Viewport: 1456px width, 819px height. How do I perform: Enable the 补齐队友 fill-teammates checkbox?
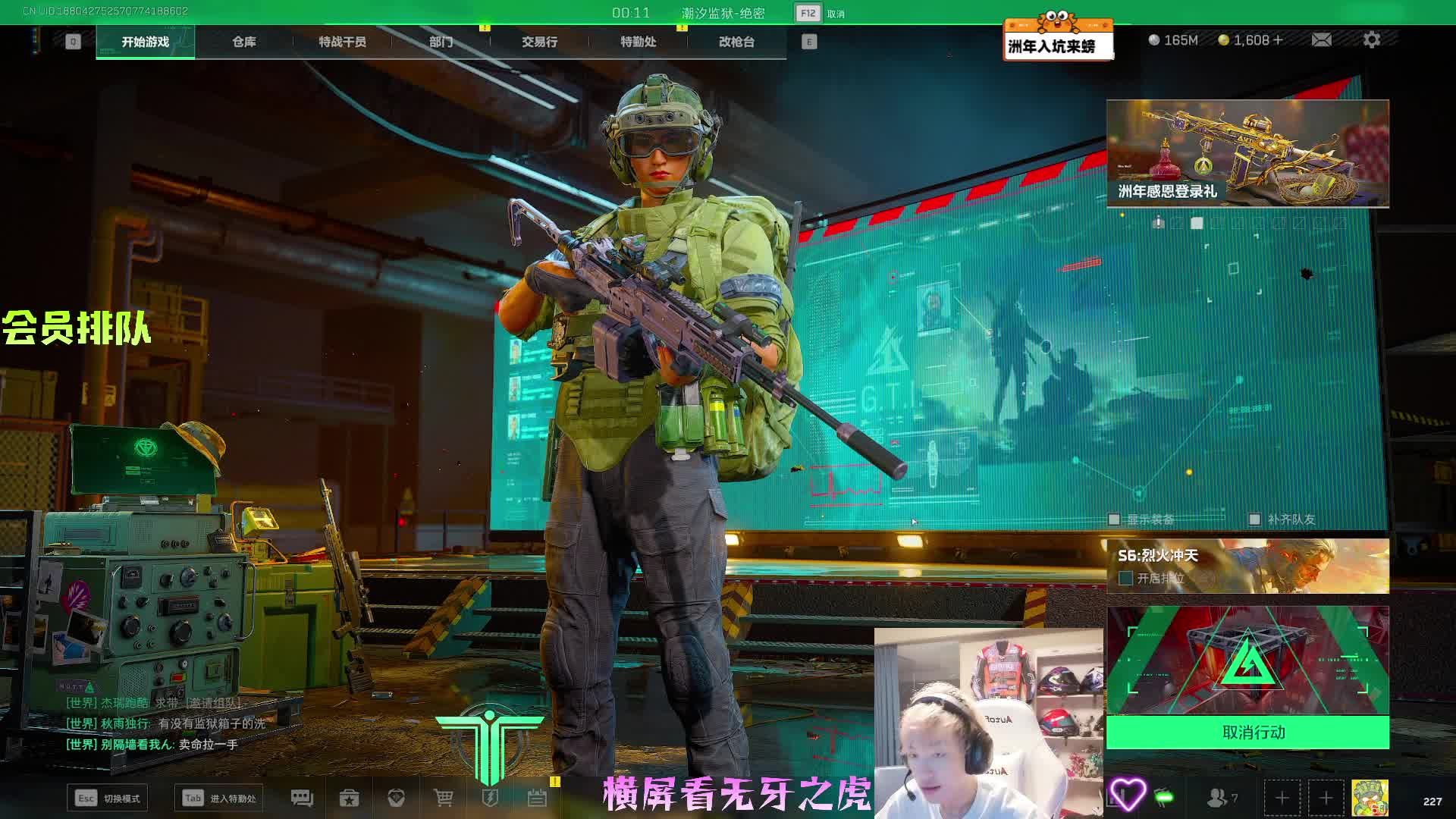(x=1254, y=519)
